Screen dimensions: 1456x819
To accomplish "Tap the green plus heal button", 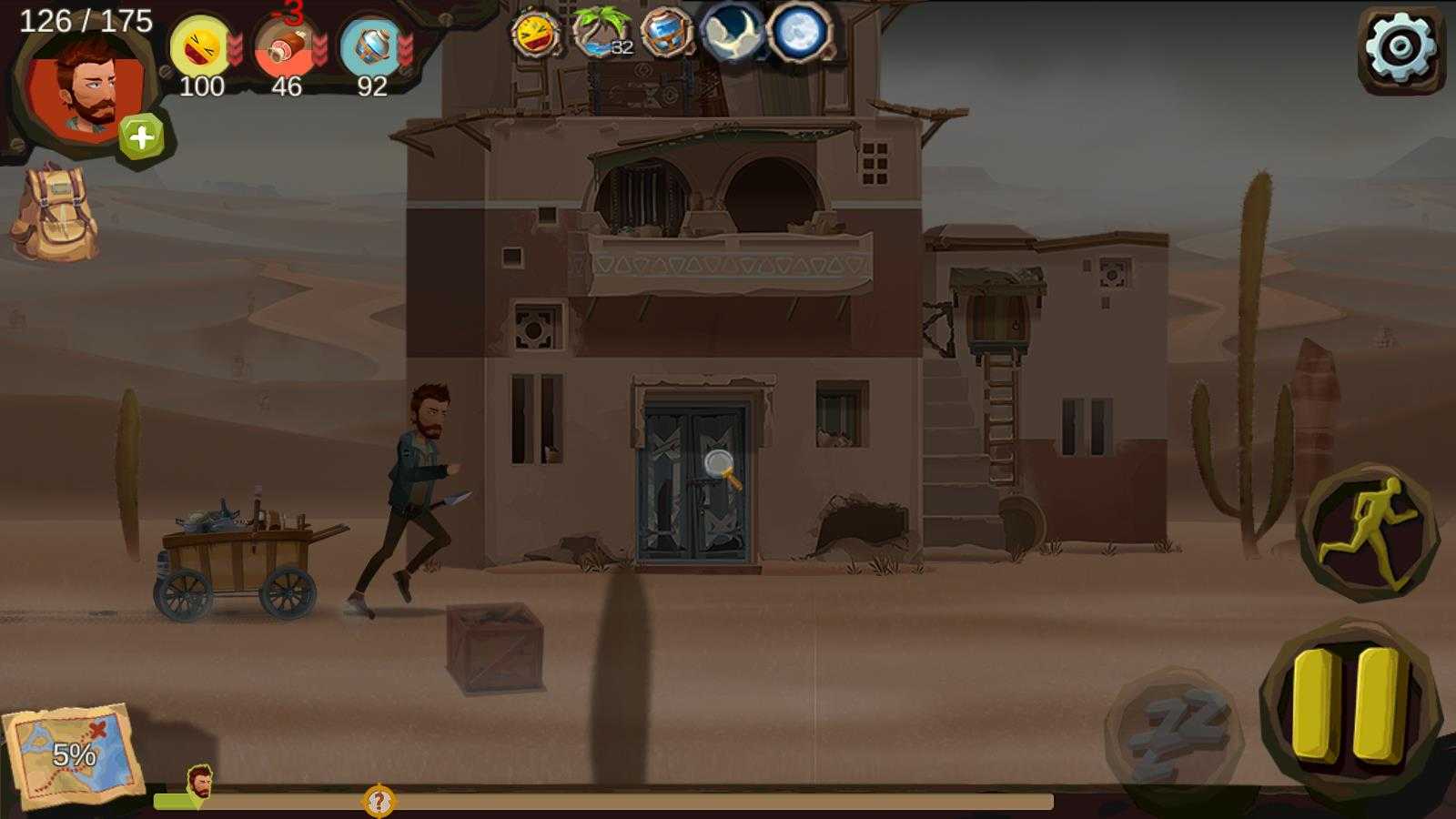I will [x=141, y=137].
